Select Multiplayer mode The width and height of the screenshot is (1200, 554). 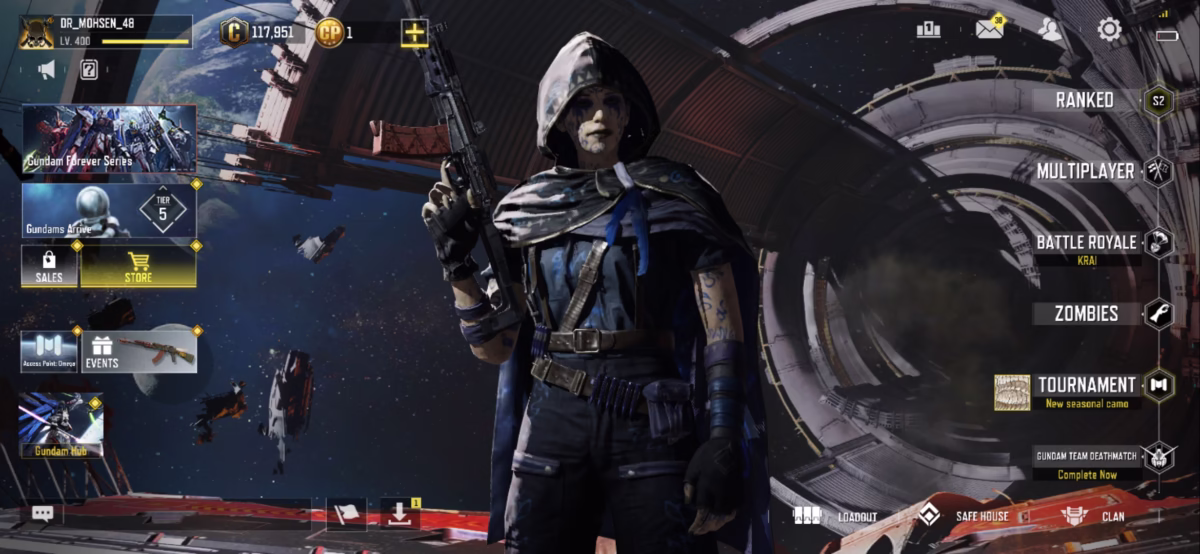pos(1086,171)
